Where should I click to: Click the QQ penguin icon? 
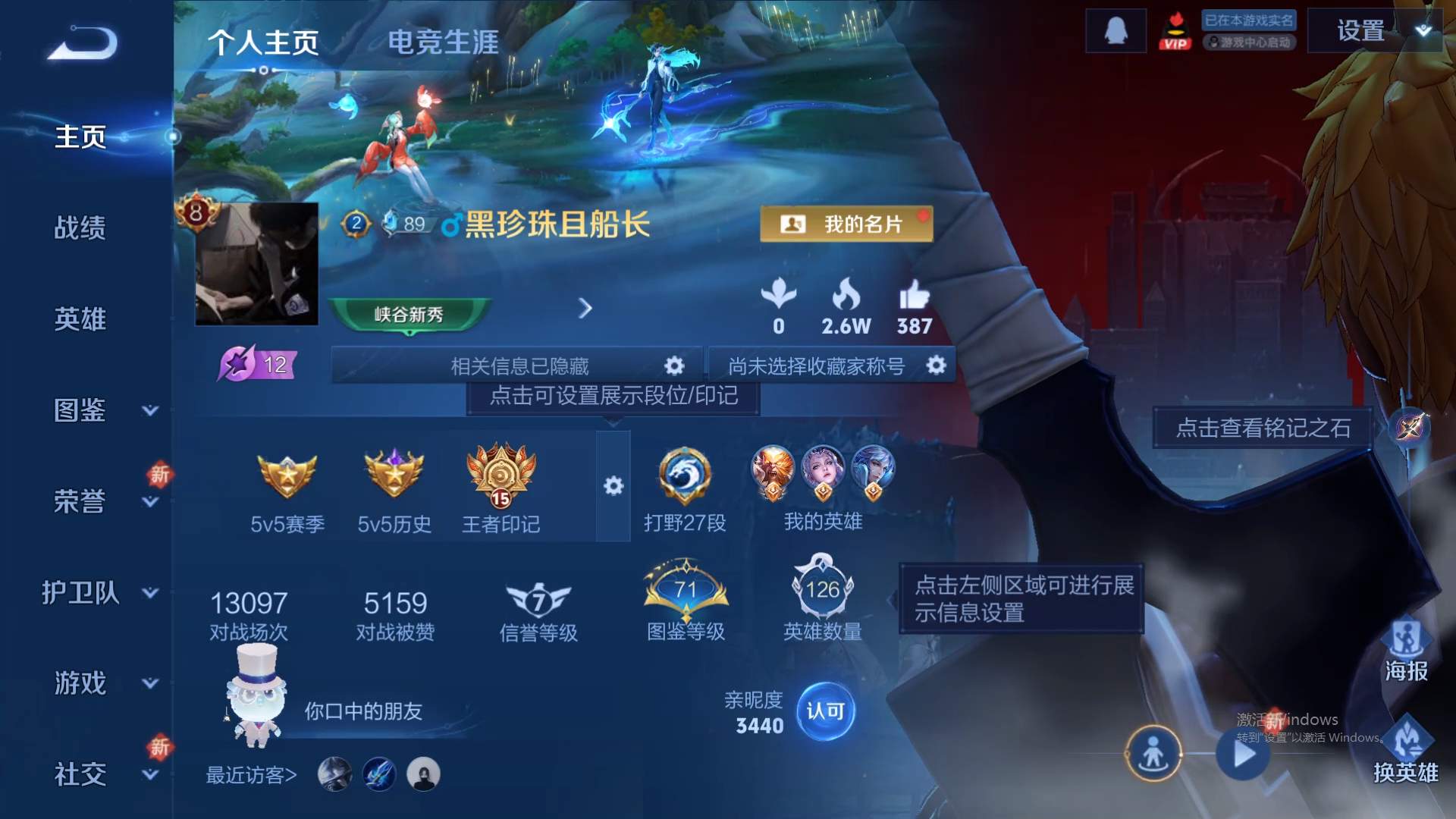pyautogui.click(x=1115, y=31)
